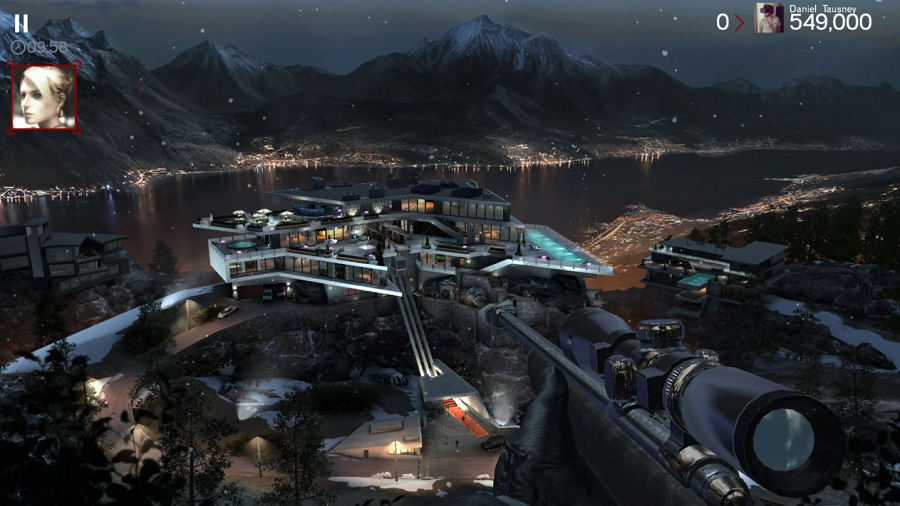900x506 pixels.
Task: Tap Daniel Tausney's leaderboard avatar
Action: pos(769,18)
